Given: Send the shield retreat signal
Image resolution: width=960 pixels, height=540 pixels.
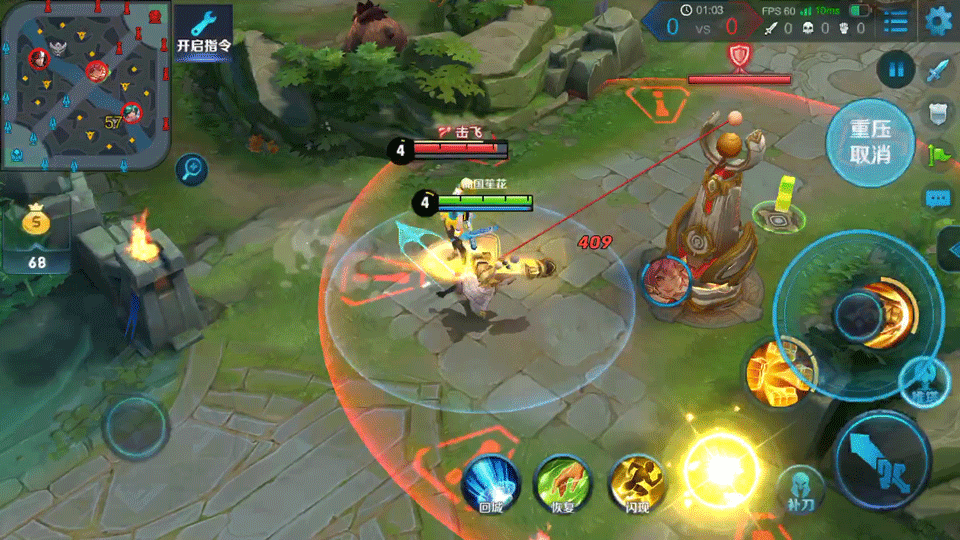Looking at the screenshot, I should 938,113.
